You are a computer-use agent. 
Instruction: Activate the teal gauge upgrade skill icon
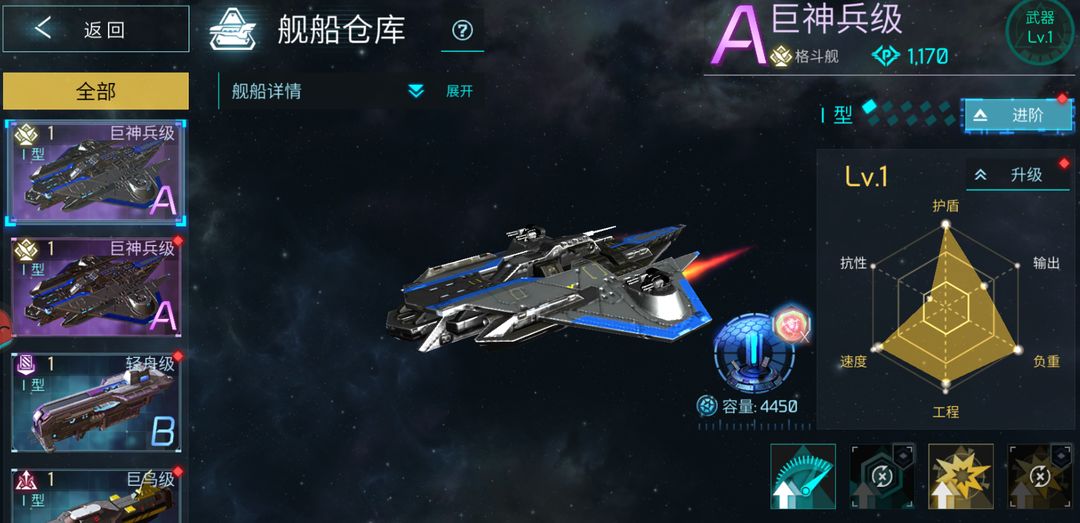tap(802, 476)
